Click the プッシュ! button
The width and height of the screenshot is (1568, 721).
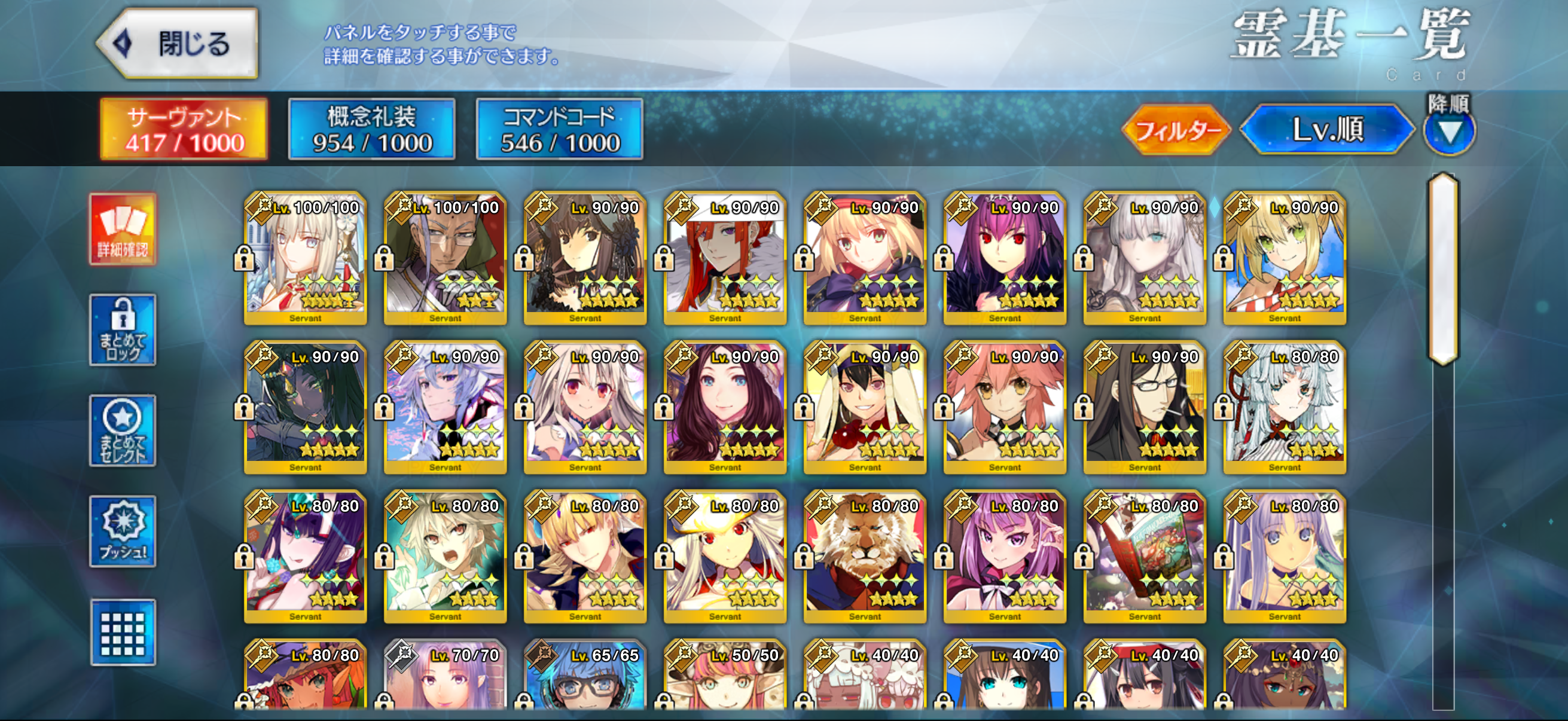(123, 531)
